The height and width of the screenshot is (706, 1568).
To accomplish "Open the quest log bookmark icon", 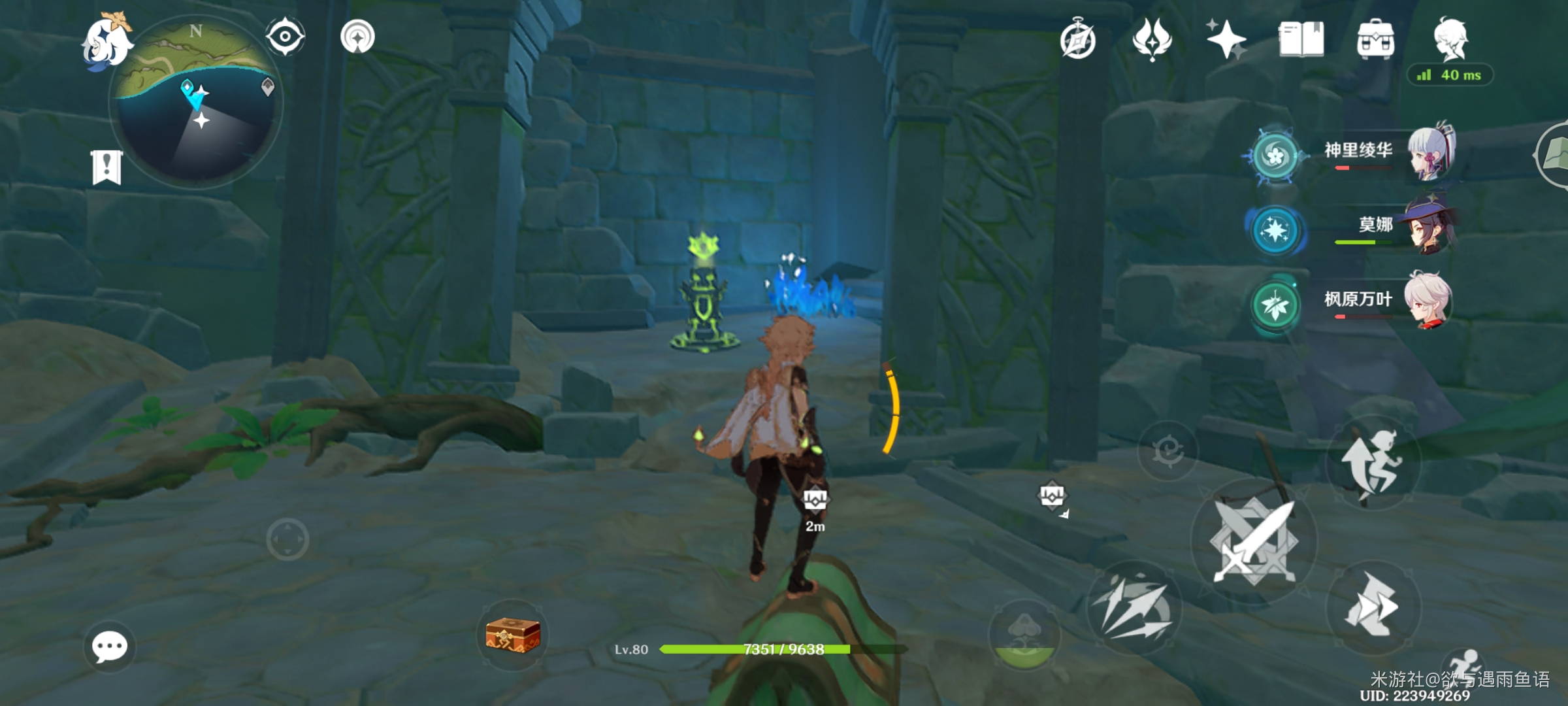I will [x=106, y=167].
